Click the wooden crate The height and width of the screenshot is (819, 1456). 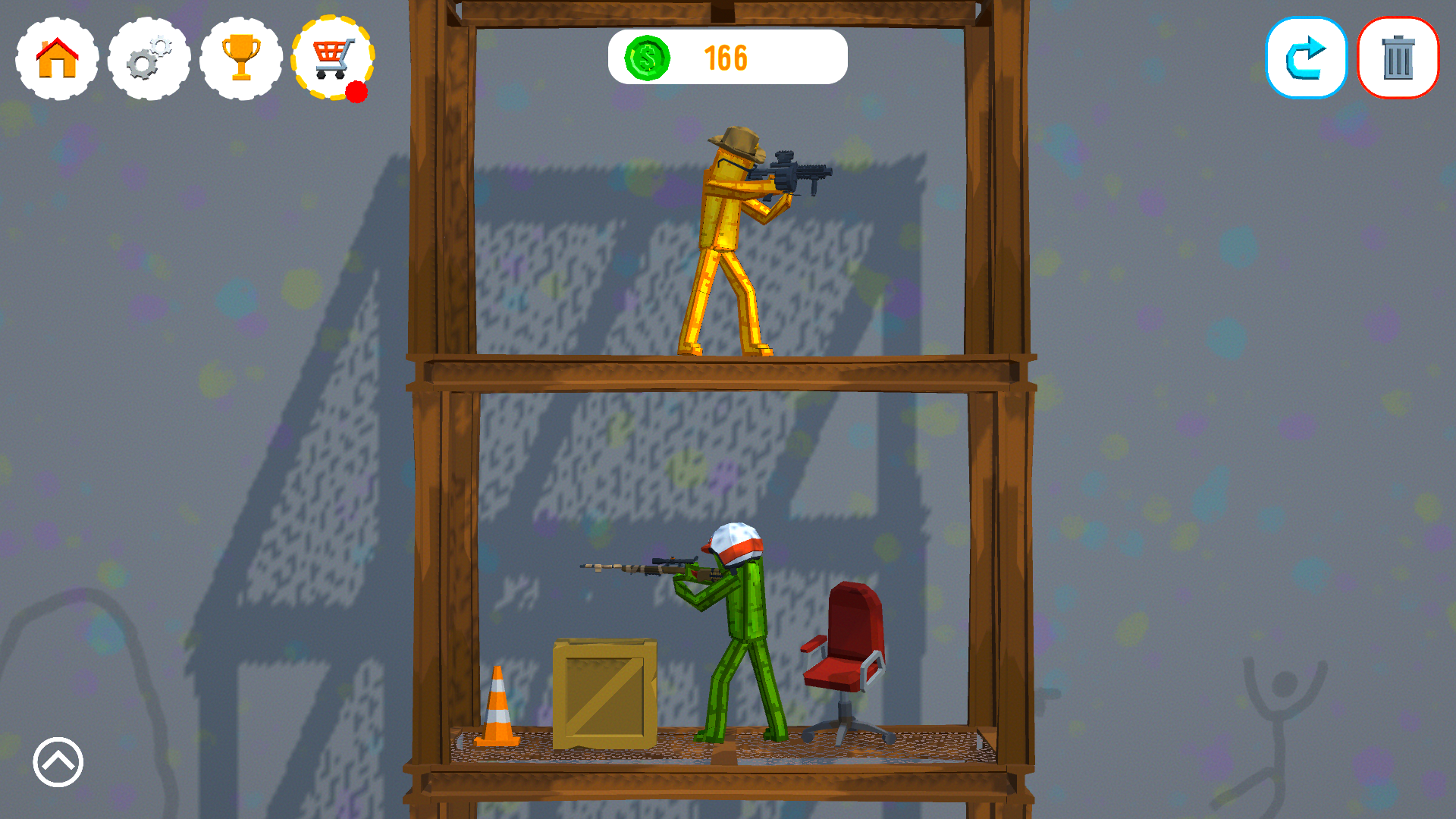coord(603,690)
